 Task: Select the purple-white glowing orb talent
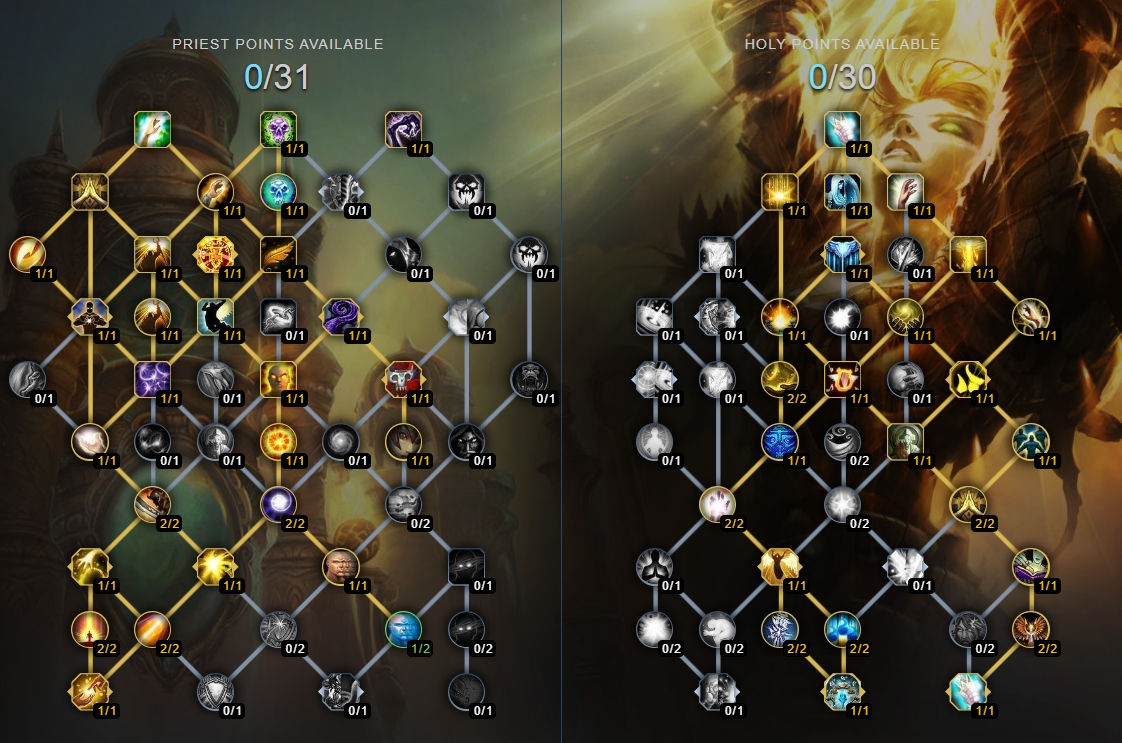(x=278, y=503)
